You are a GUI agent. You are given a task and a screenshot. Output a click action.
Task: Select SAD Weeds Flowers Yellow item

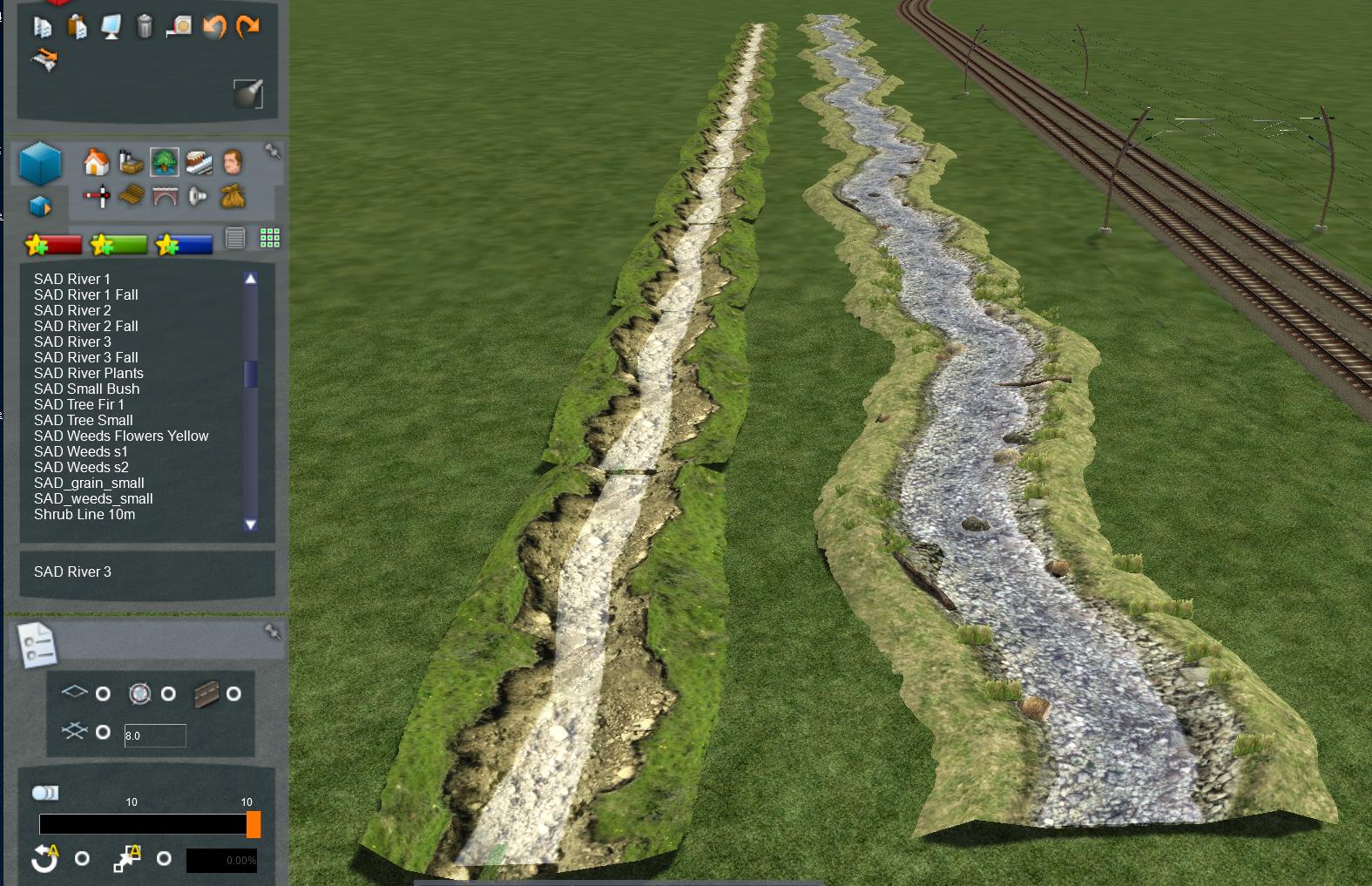(x=121, y=436)
